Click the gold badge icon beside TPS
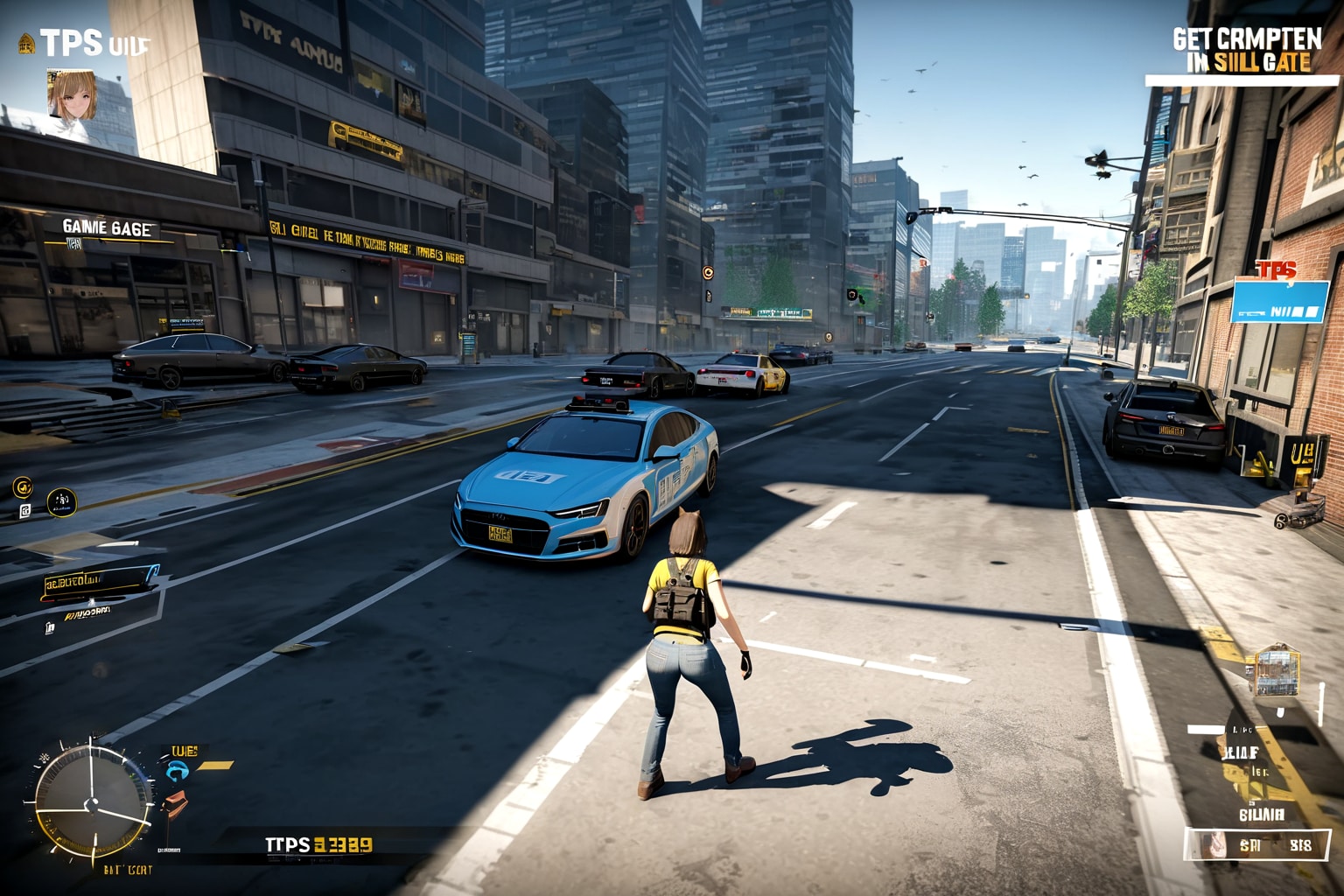Viewport: 1344px width, 896px height. [26, 43]
